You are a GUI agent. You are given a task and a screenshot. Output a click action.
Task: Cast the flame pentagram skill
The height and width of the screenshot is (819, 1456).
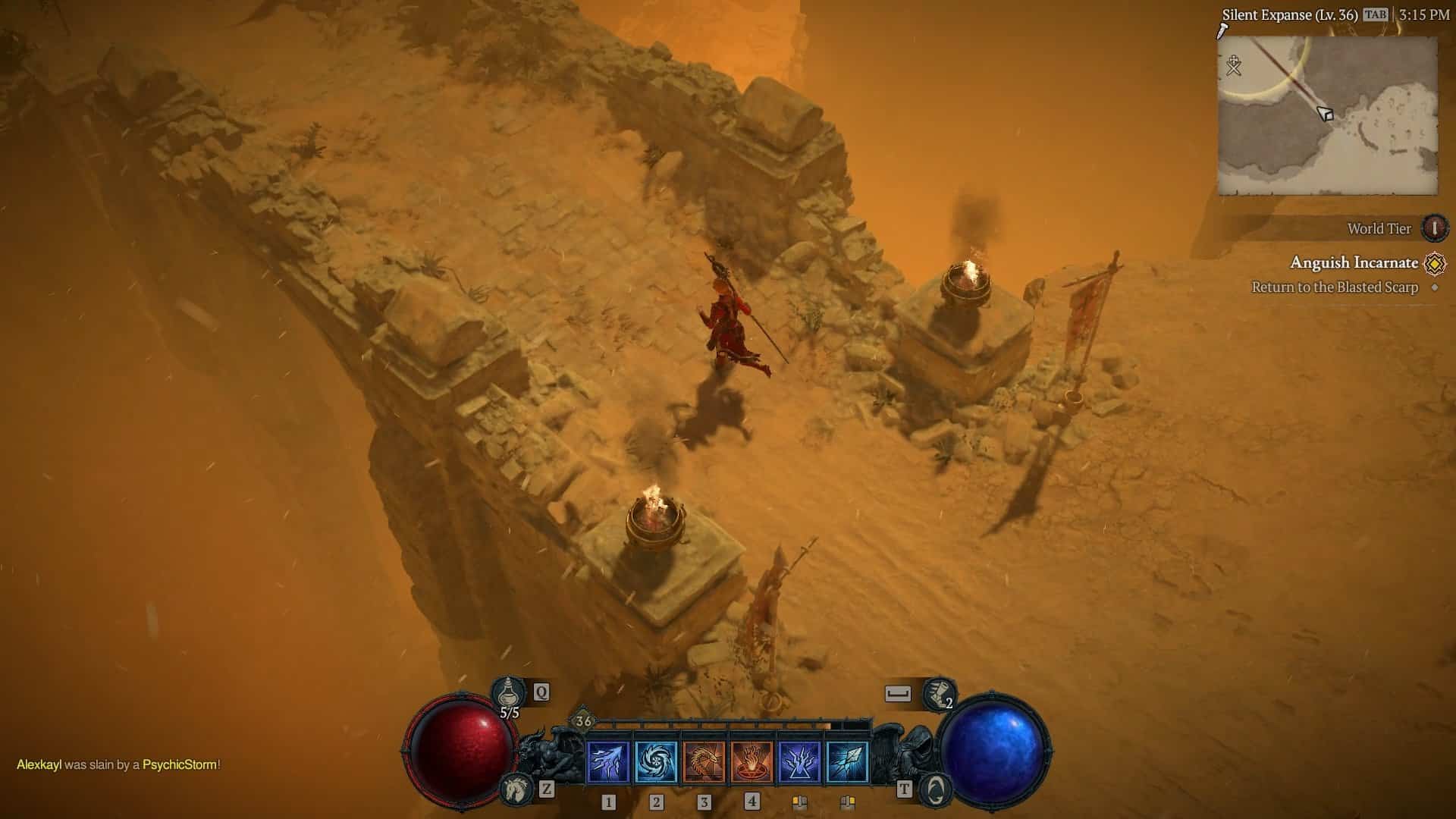pos(752,762)
